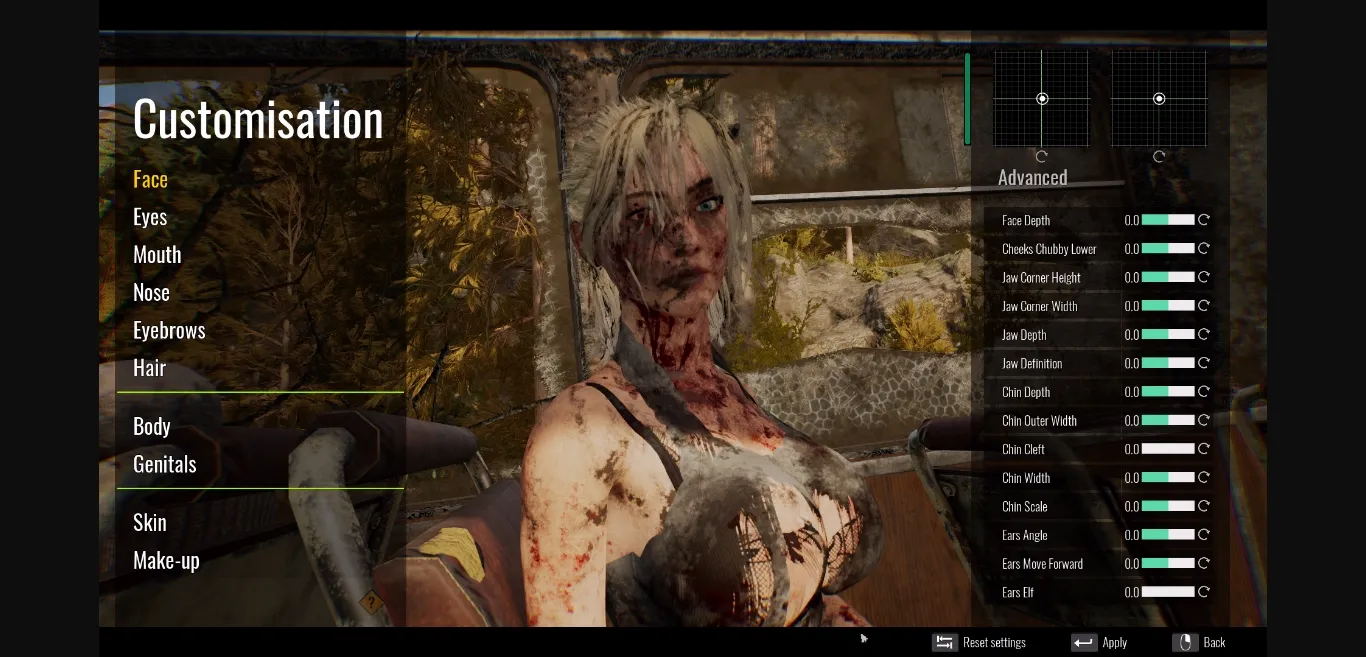Adjust the Face Depth slider
The image size is (1366, 657).
coord(1168,220)
